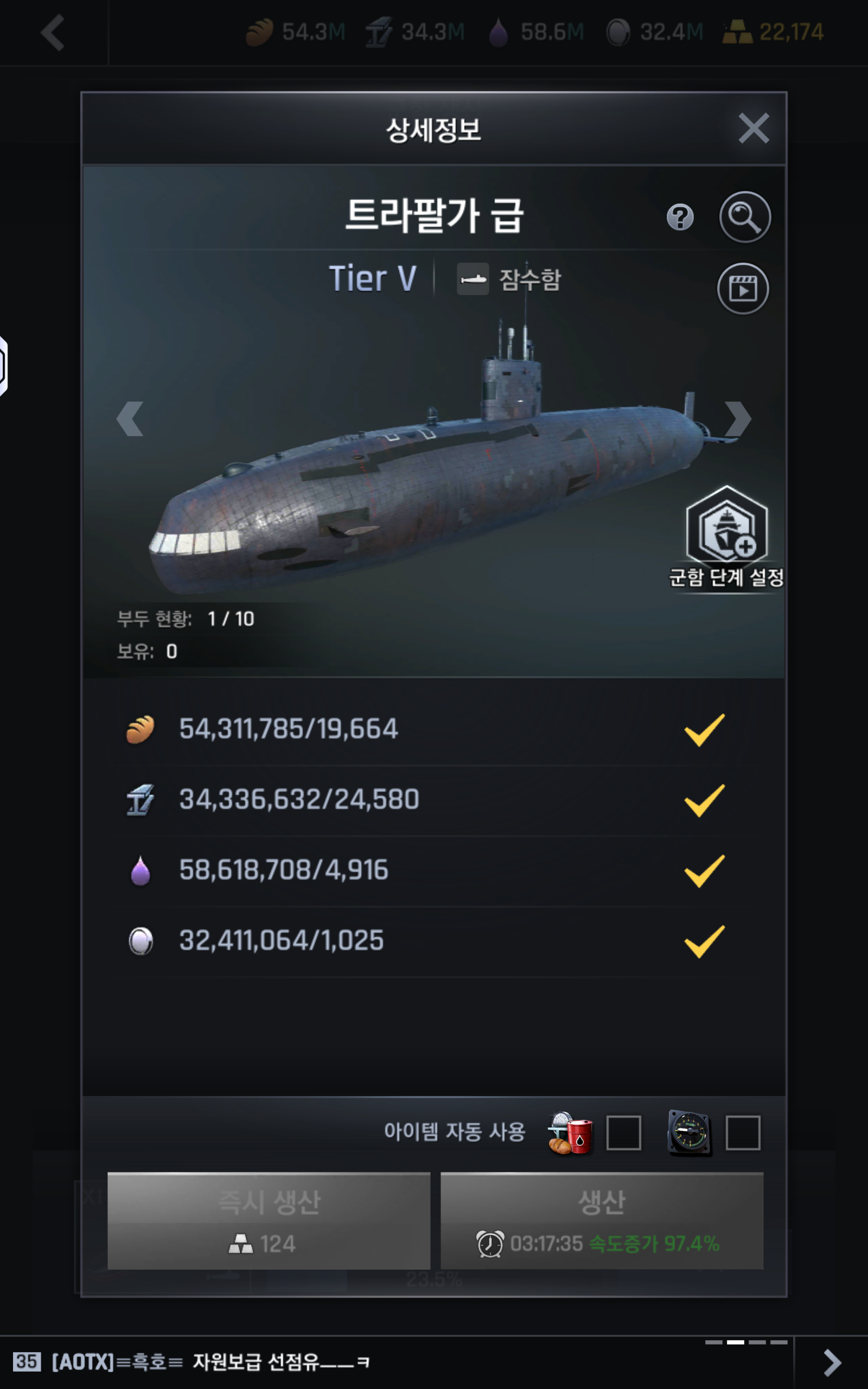Play the ship preview video
Viewport: 868px width, 1389px height.
743,289
